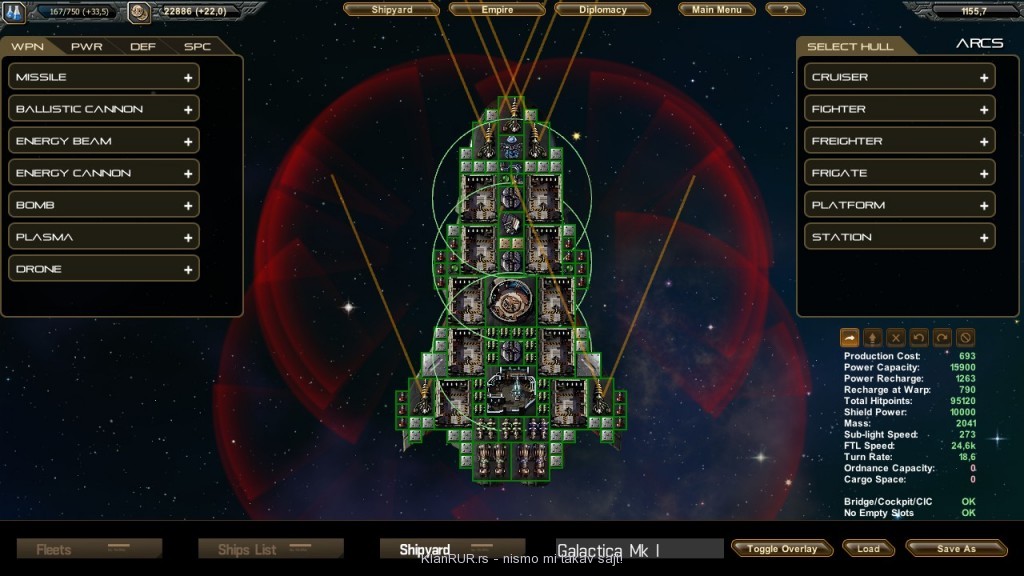Edit the Galactica Mk I name field
Viewport: 1024px width, 576px height.
coord(639,550)
